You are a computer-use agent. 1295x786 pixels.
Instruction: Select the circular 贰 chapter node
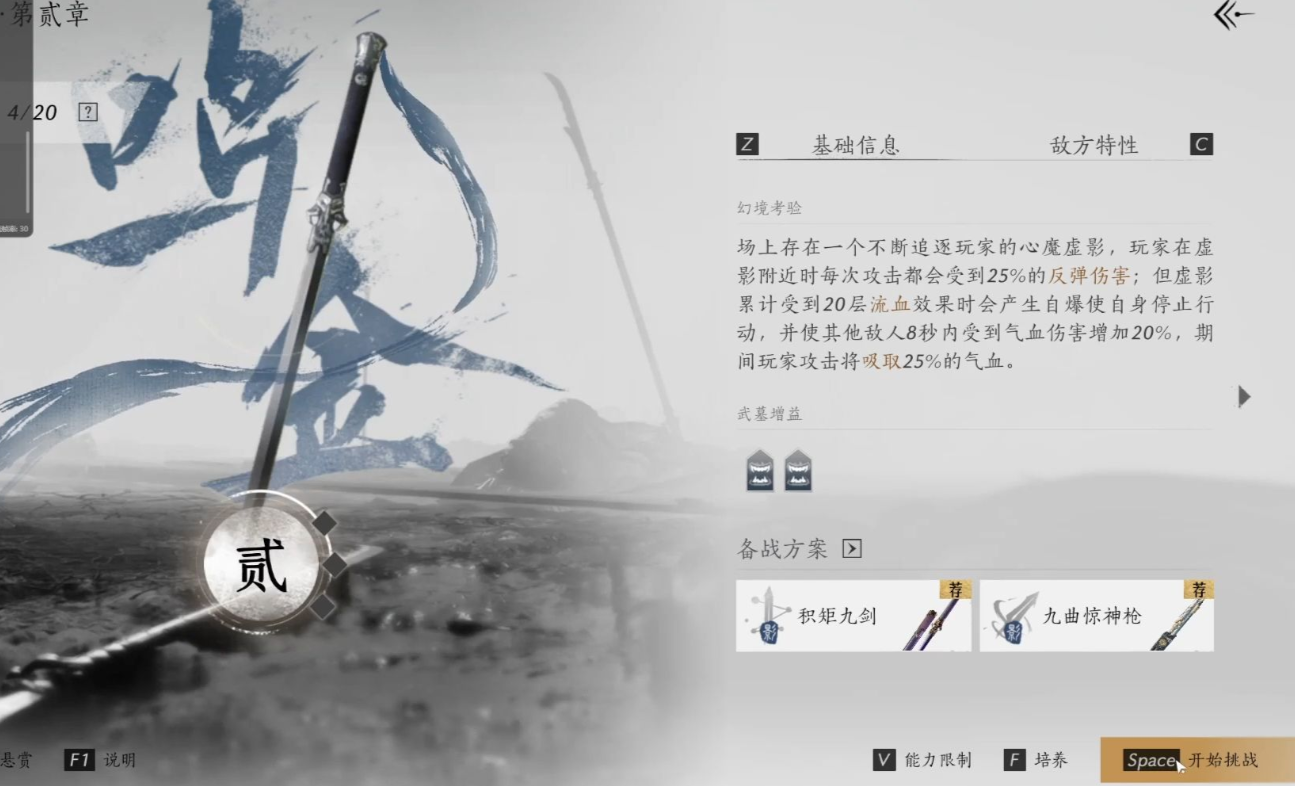pos(262,563)
